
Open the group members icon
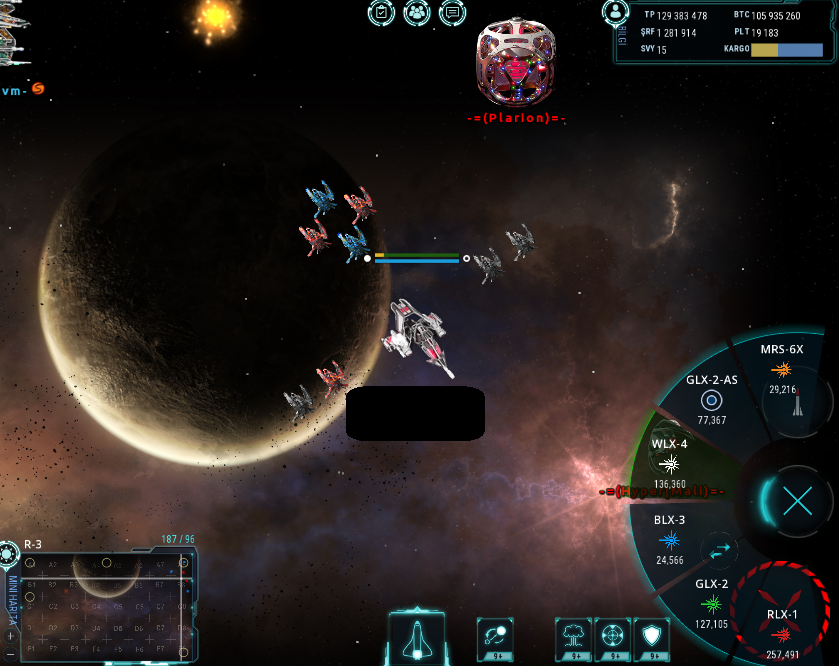tap(417, 13)
